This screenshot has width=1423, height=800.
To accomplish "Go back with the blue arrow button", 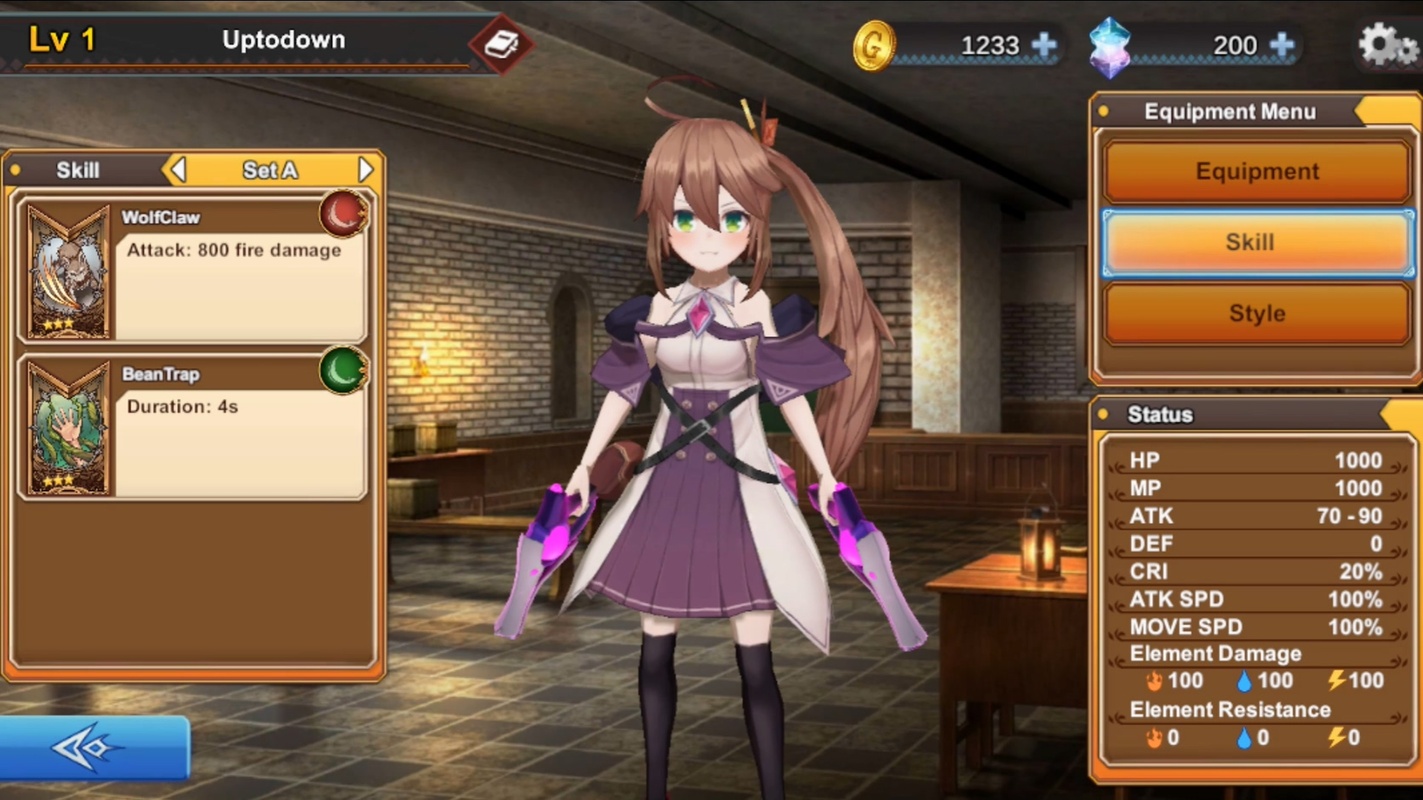I will (x=94, y=748).
